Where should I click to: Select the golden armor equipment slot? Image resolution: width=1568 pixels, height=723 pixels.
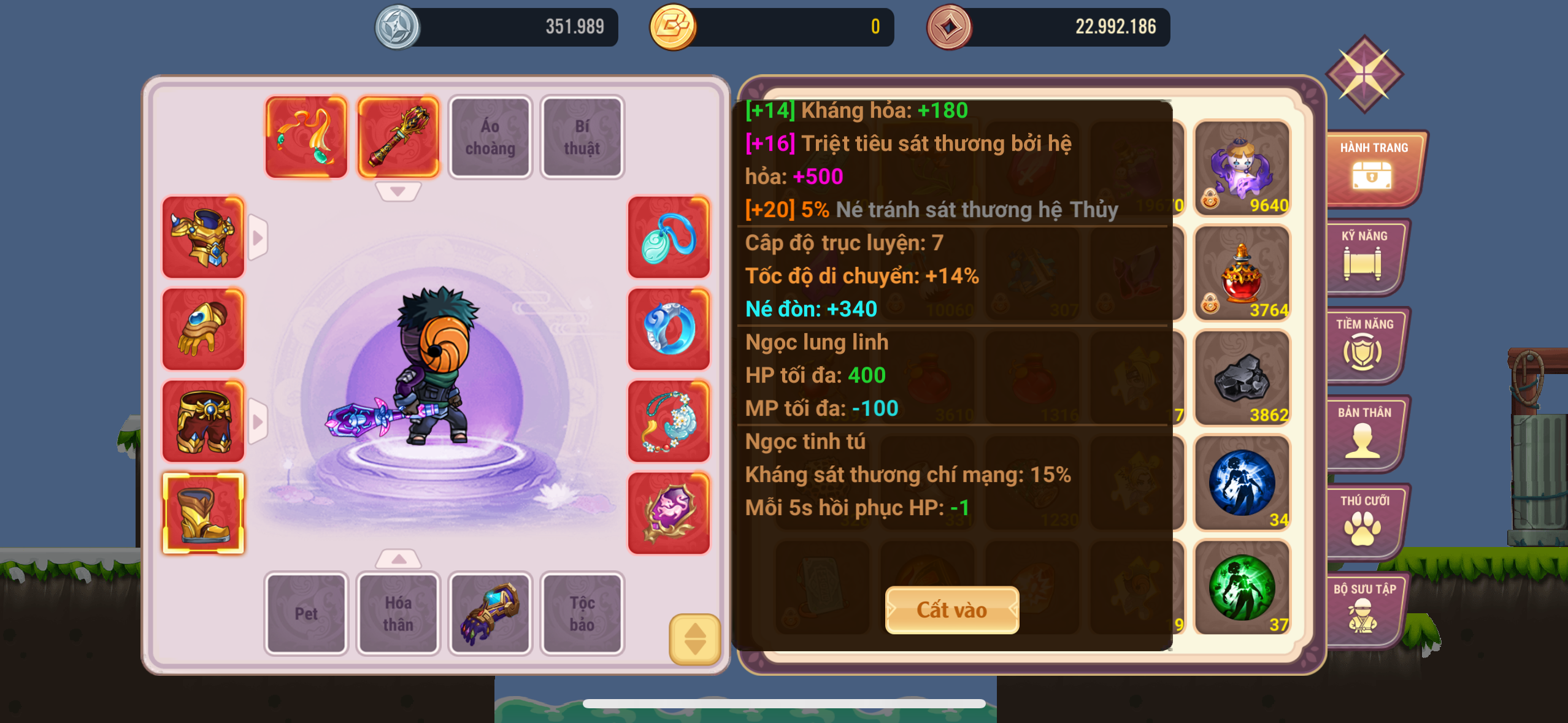click(x=203, y=237)
